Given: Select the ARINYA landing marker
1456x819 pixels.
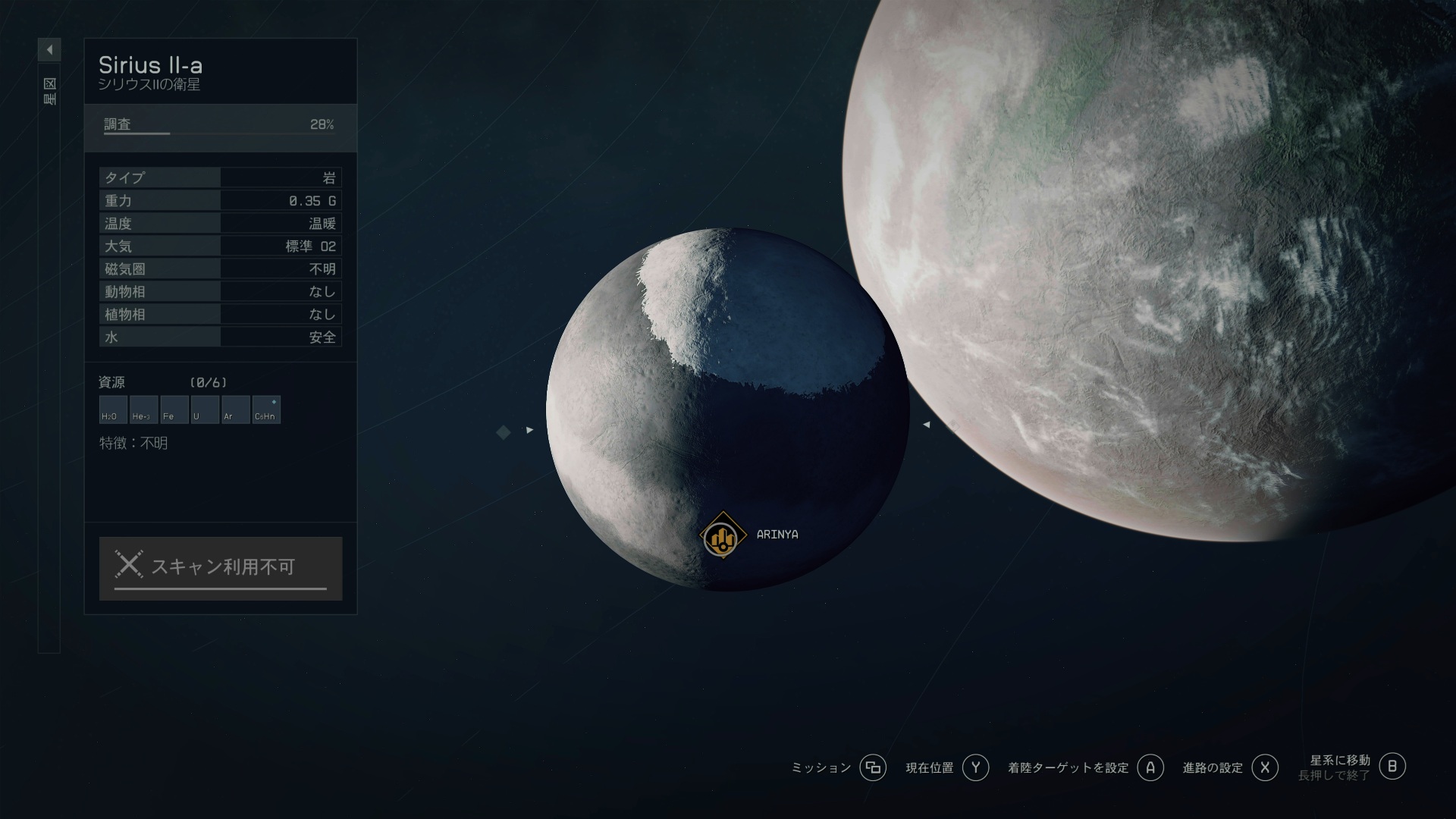Looking at the screenshot, I should pos(722,536).
